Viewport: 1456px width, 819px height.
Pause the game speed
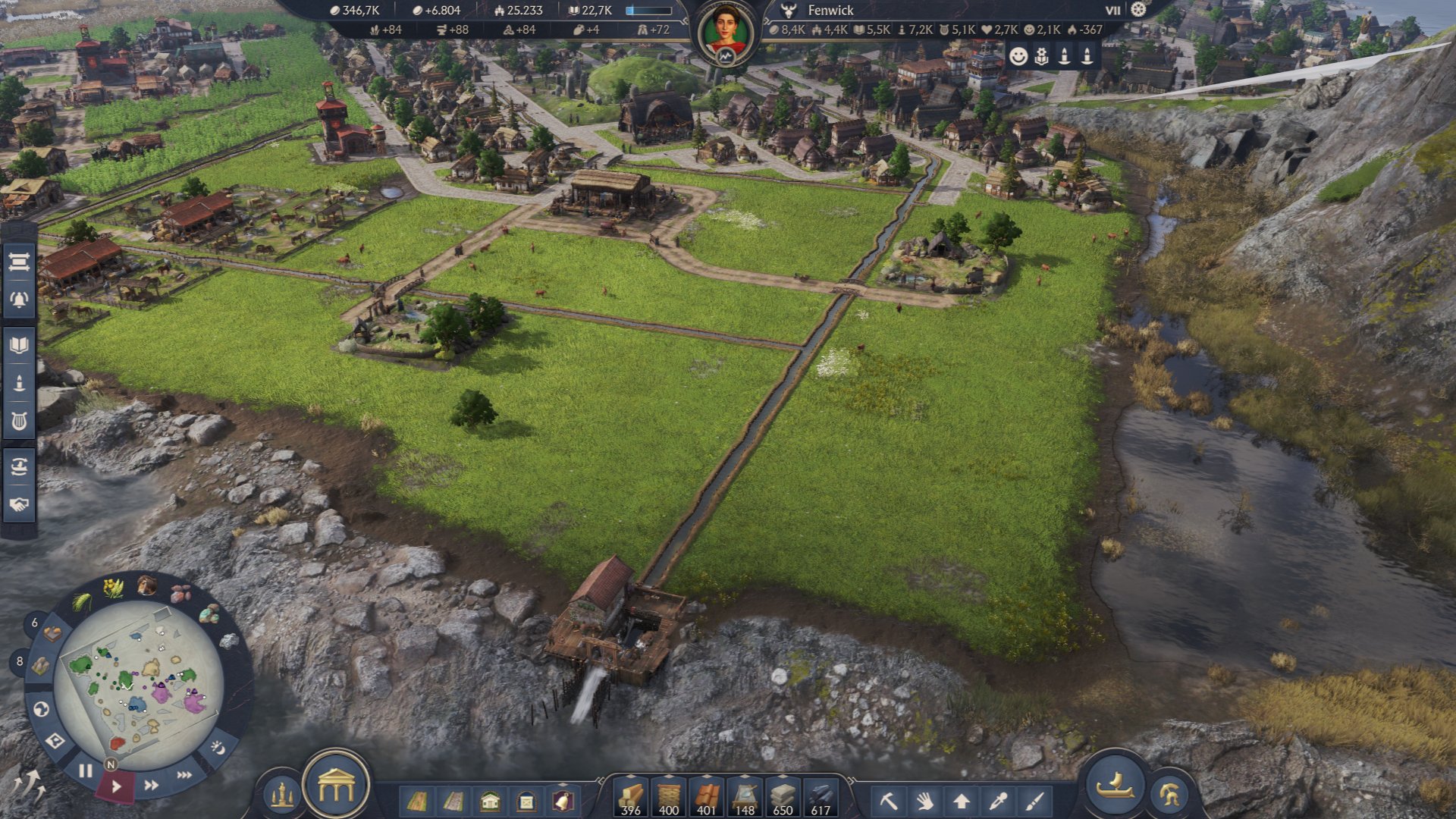point(85,770)
